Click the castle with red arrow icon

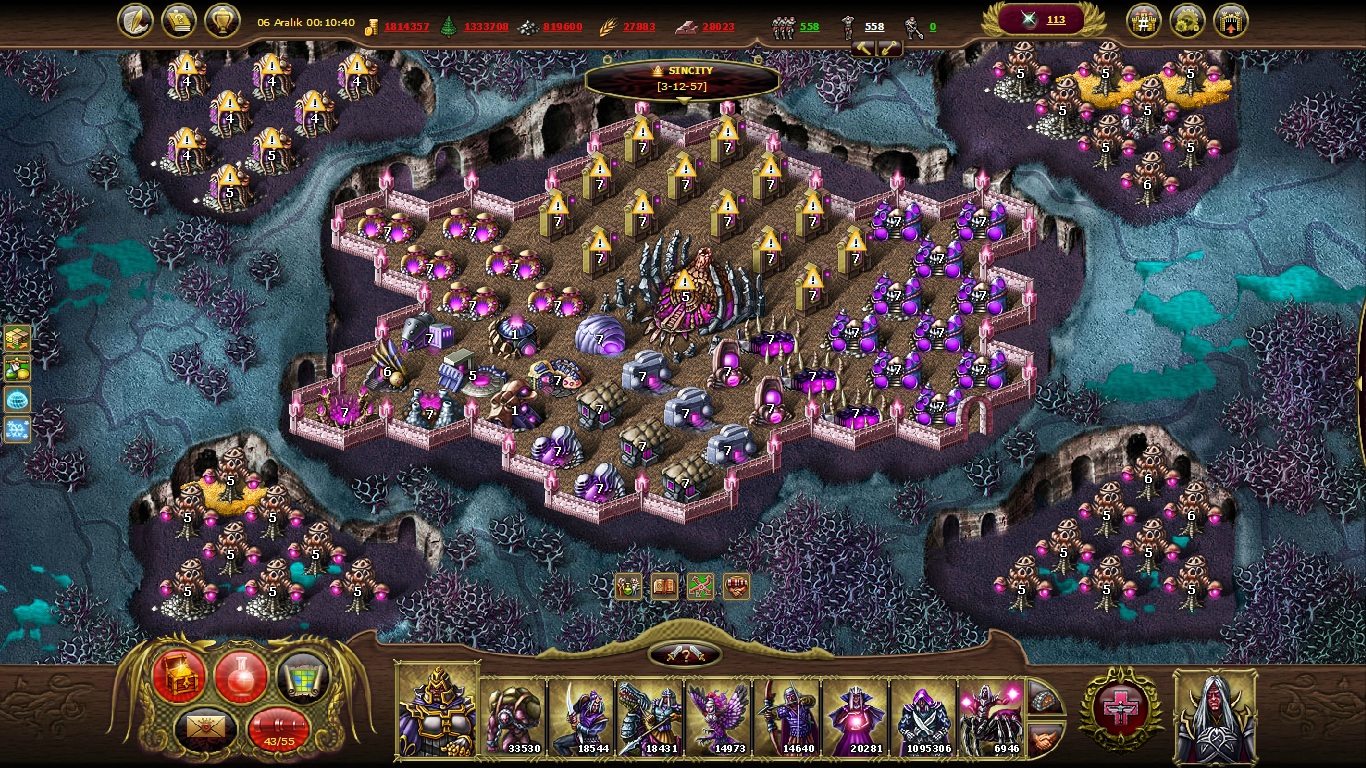click(1230, 20)
